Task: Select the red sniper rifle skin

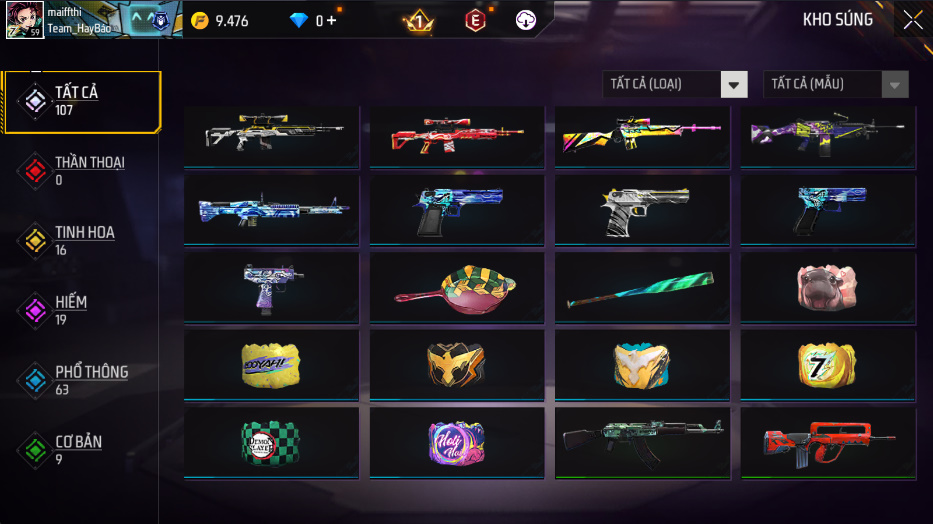Action: (x=456, y=135)
